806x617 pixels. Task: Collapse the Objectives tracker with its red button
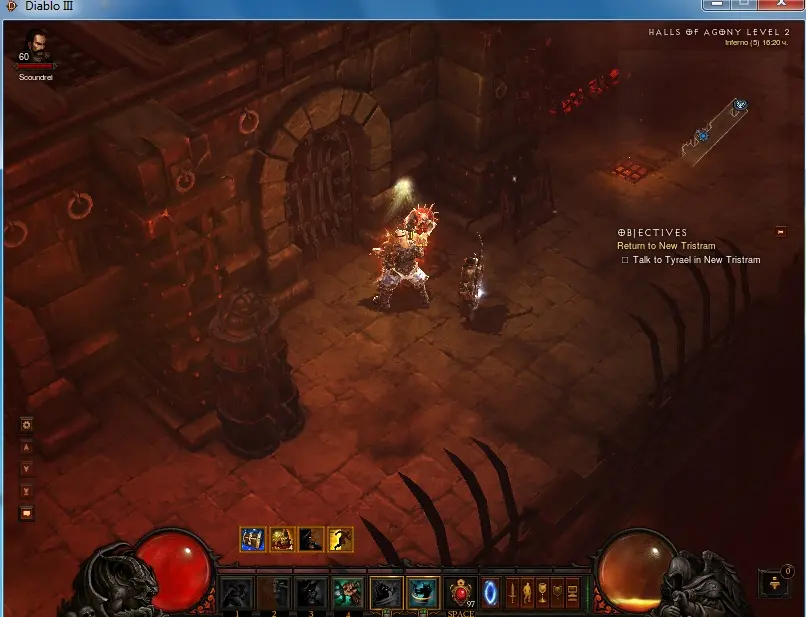pyautogui.click(x=781, y=232)
